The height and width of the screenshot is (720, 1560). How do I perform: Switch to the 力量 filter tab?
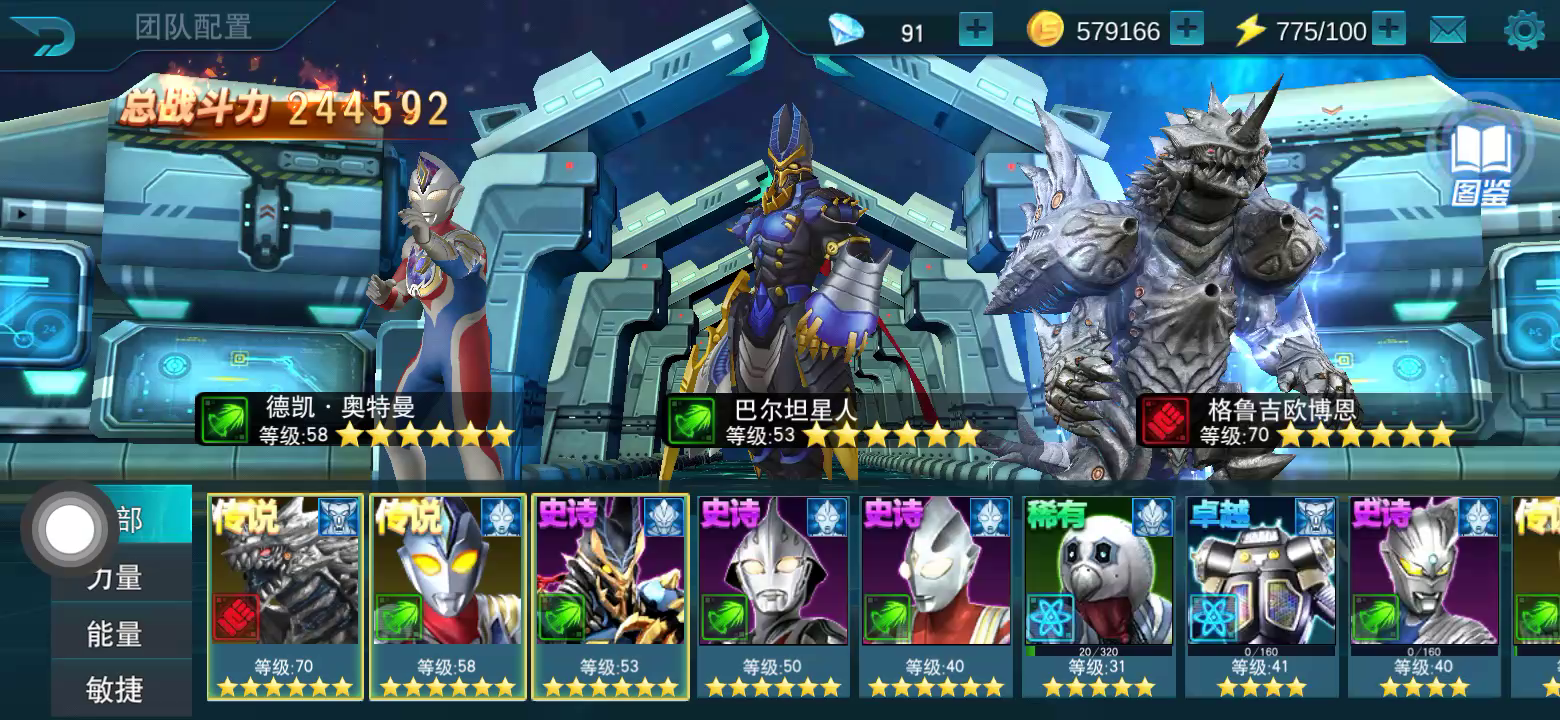115,577
